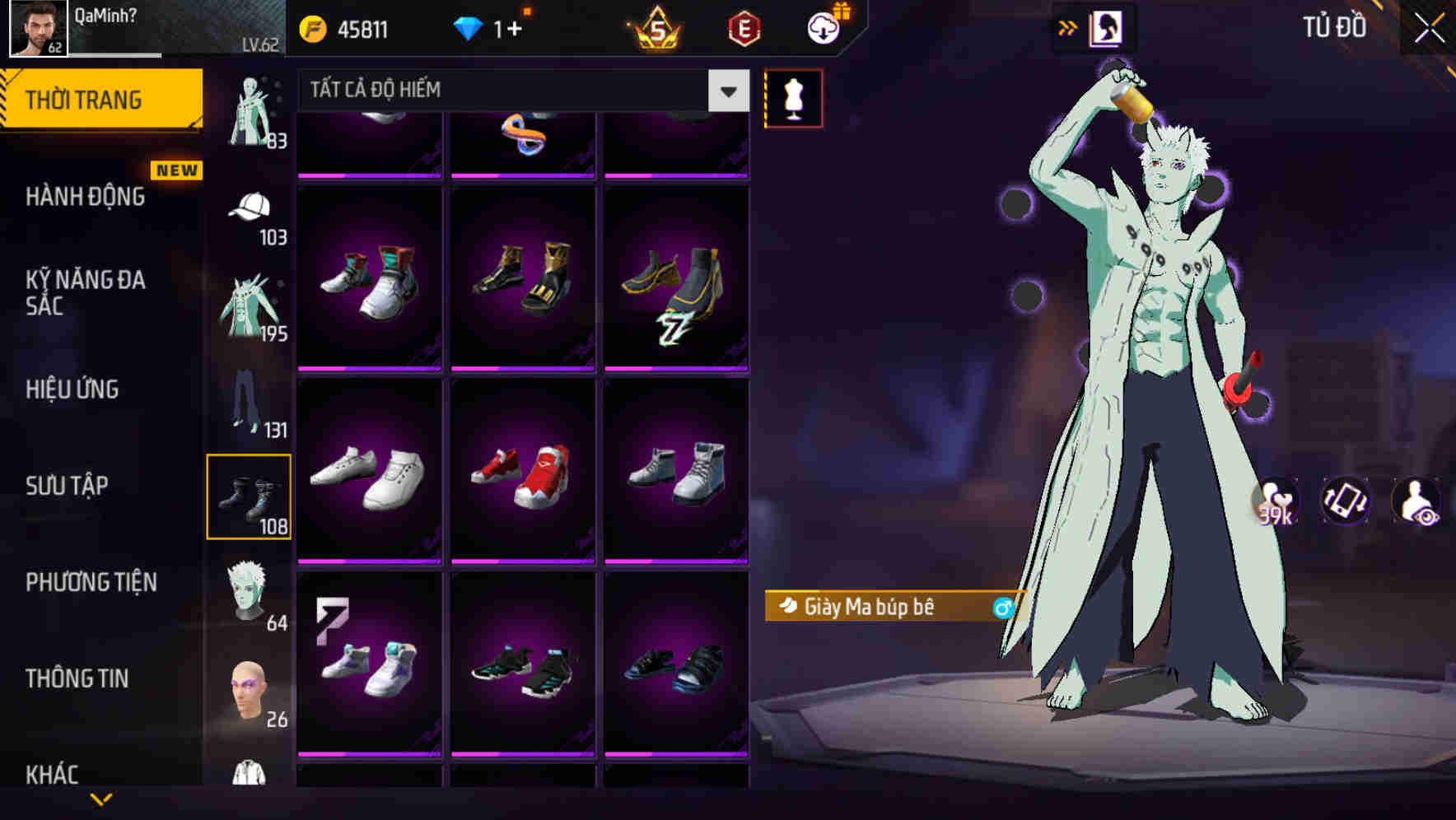Tap the cloud download gift icon
1456x820 pixels.
(x=820, y=26)
